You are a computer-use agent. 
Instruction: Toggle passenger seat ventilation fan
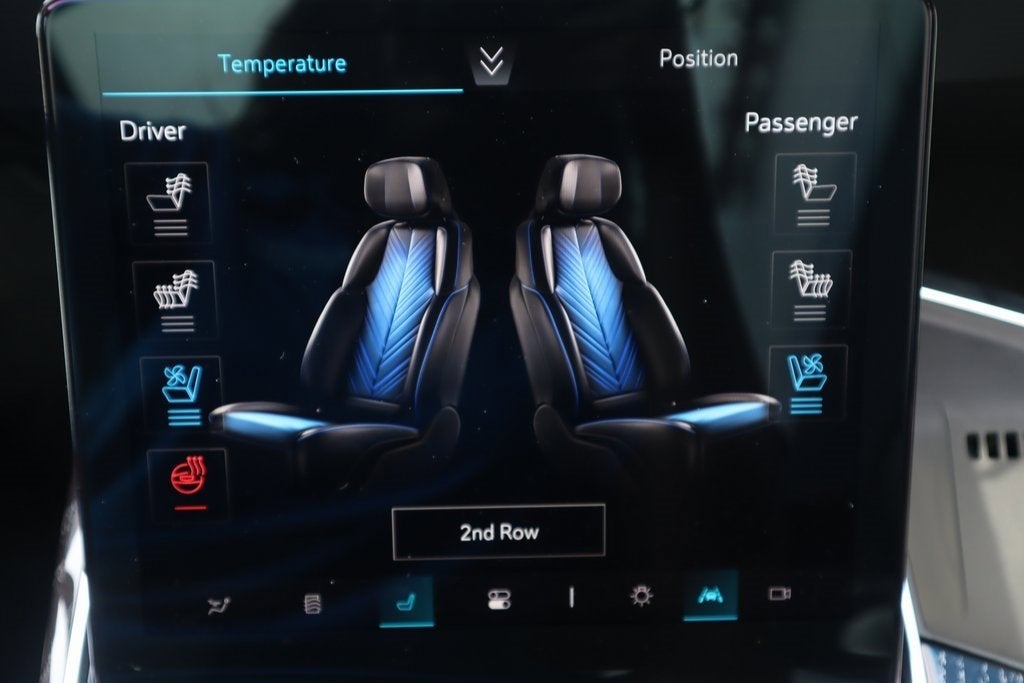point(808,382)
